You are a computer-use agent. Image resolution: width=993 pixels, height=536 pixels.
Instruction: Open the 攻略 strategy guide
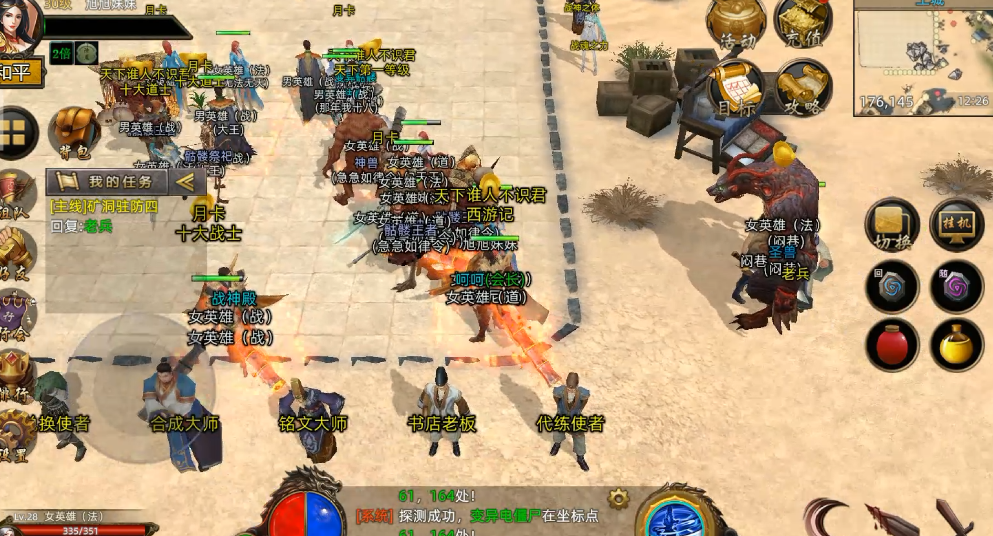point(802,88)
